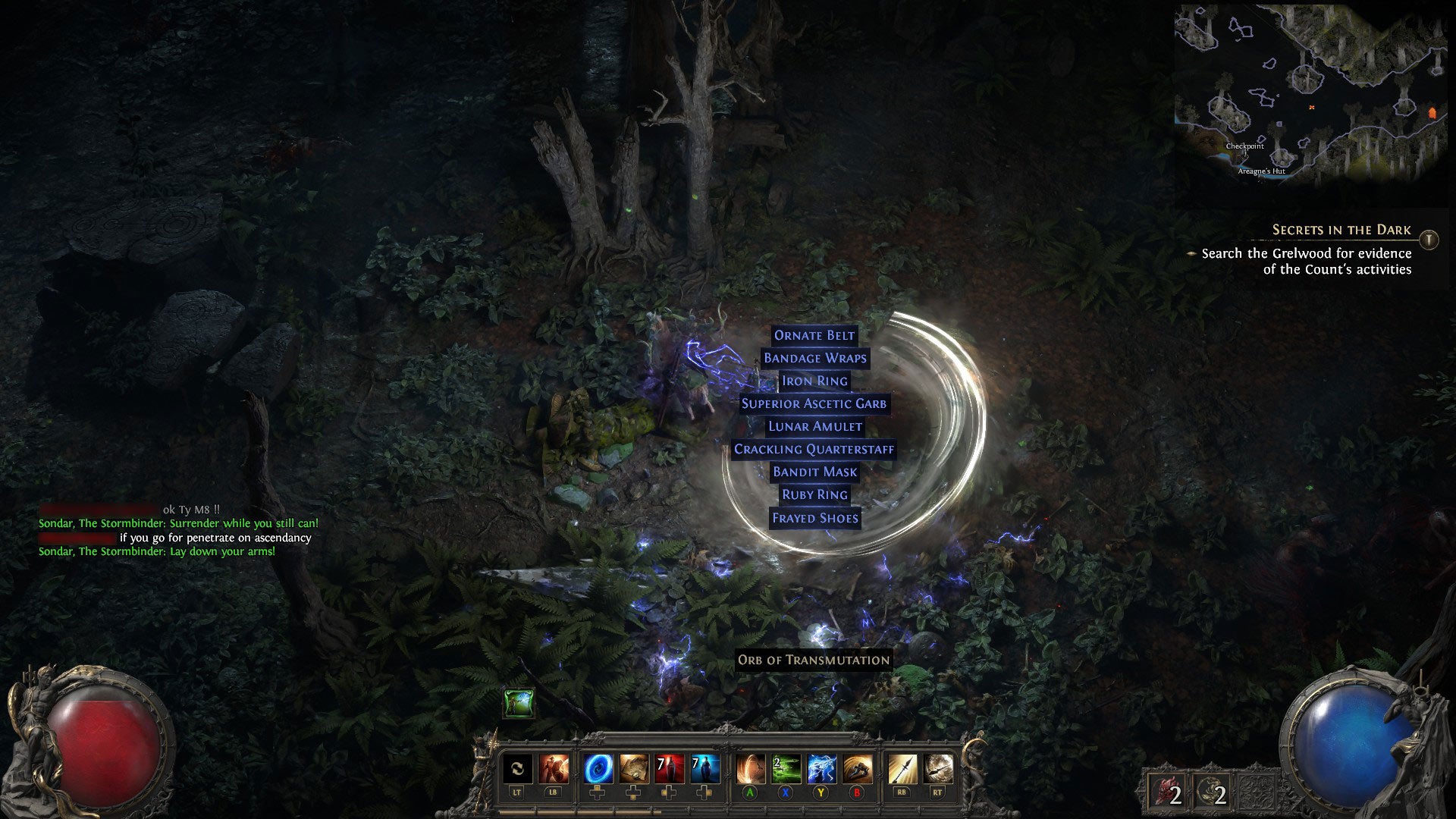Select the spear throw skill bound to RT
The height and width of the screenshot is (819, 1456).
940,768
